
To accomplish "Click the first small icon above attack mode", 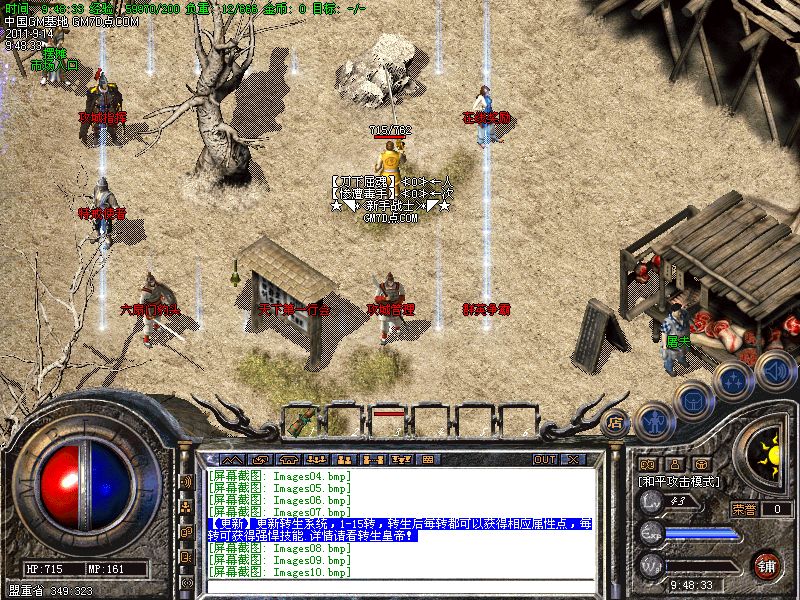I will (647, 464).
